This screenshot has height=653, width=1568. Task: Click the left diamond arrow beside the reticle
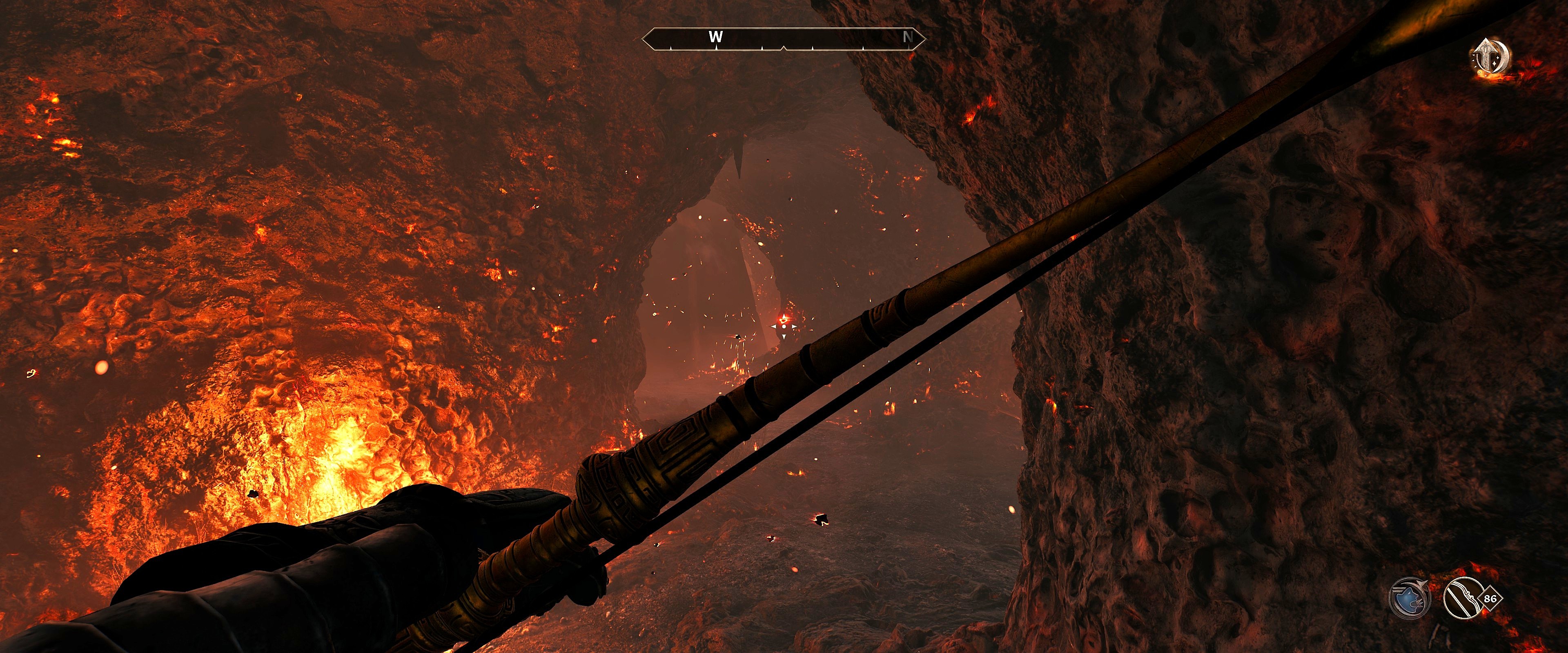tap(774, 327)
